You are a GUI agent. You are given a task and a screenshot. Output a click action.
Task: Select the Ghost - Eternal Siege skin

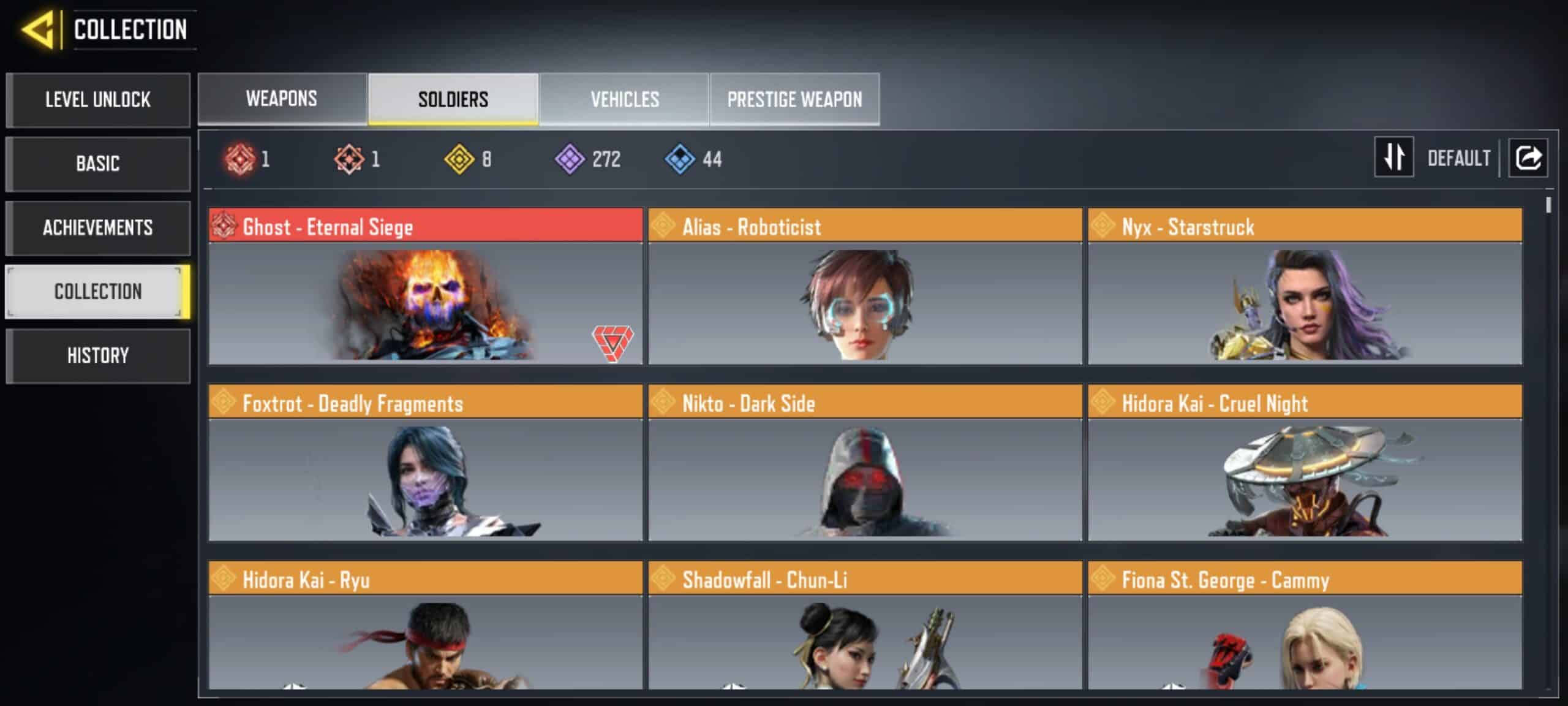pyautogui.click(x=425, y=287)
